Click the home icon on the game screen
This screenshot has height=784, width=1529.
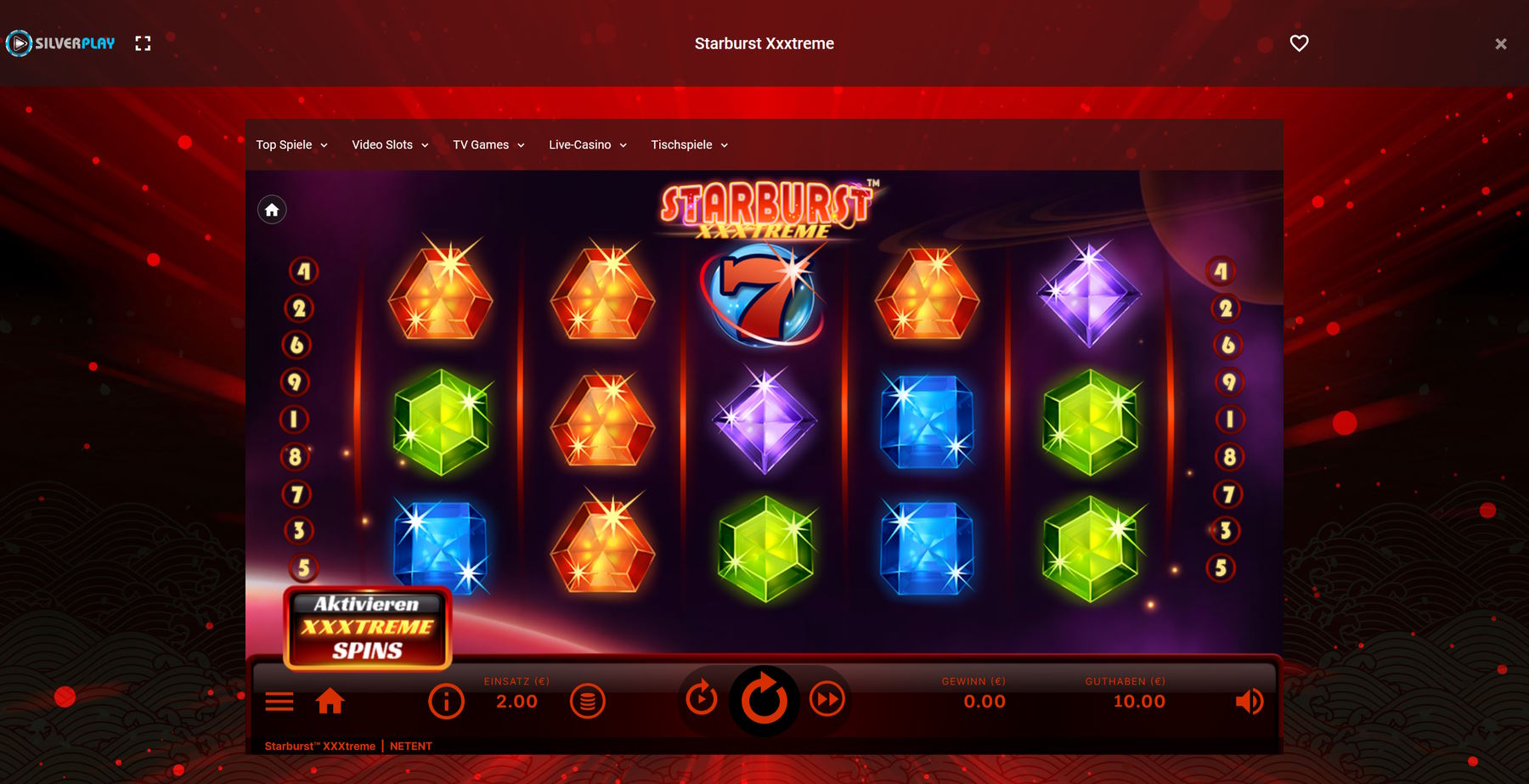(271, 209)
